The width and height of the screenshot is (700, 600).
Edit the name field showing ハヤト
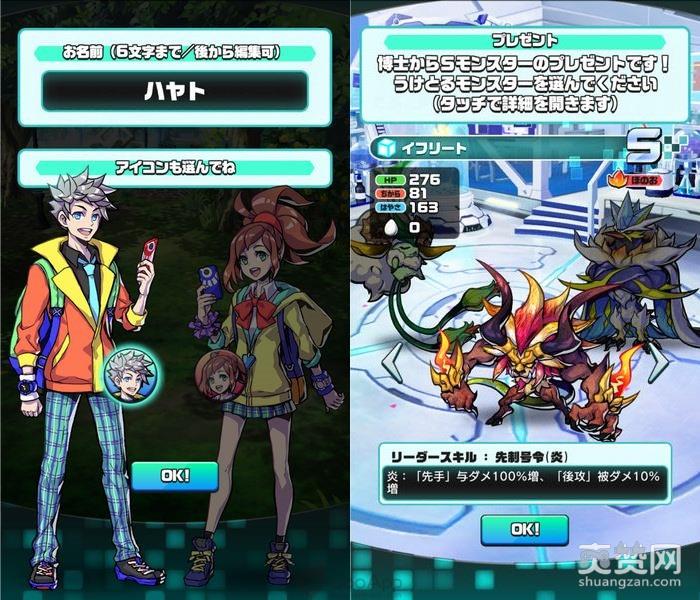(x=174, y=92)
